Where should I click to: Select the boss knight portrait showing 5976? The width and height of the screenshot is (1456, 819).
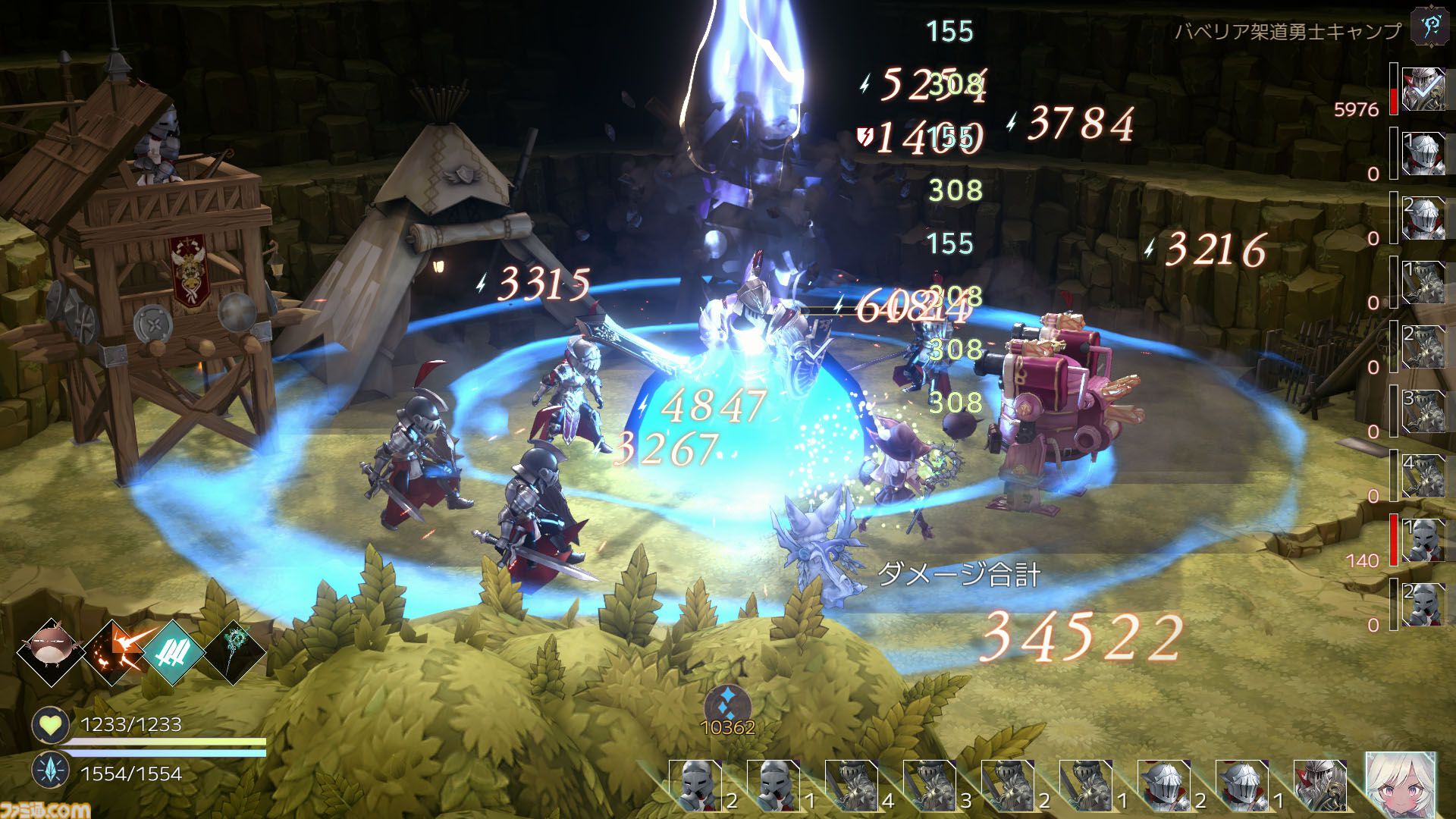click(x=1423, y=89)
